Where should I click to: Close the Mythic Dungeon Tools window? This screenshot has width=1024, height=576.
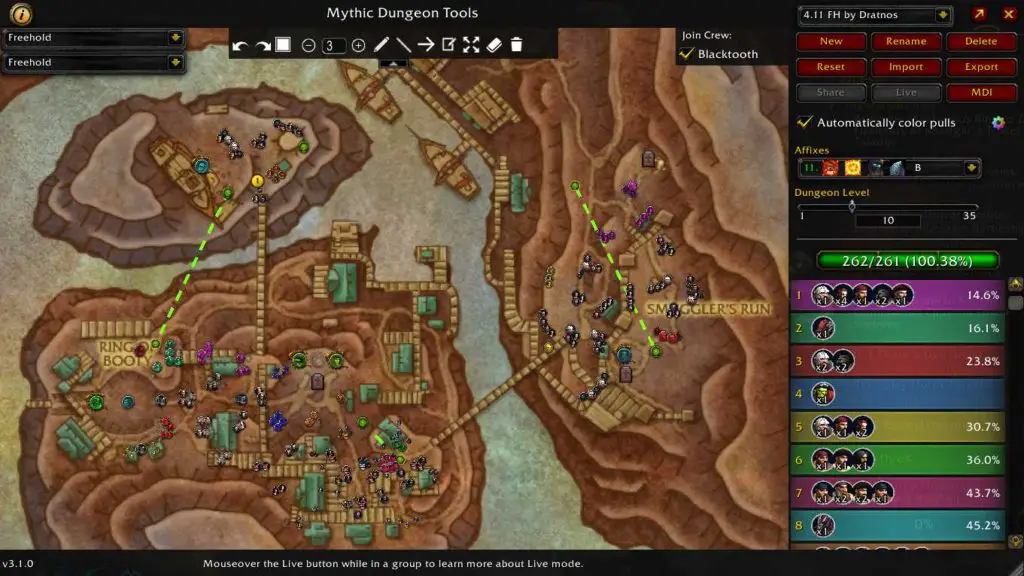point(1008,15)
